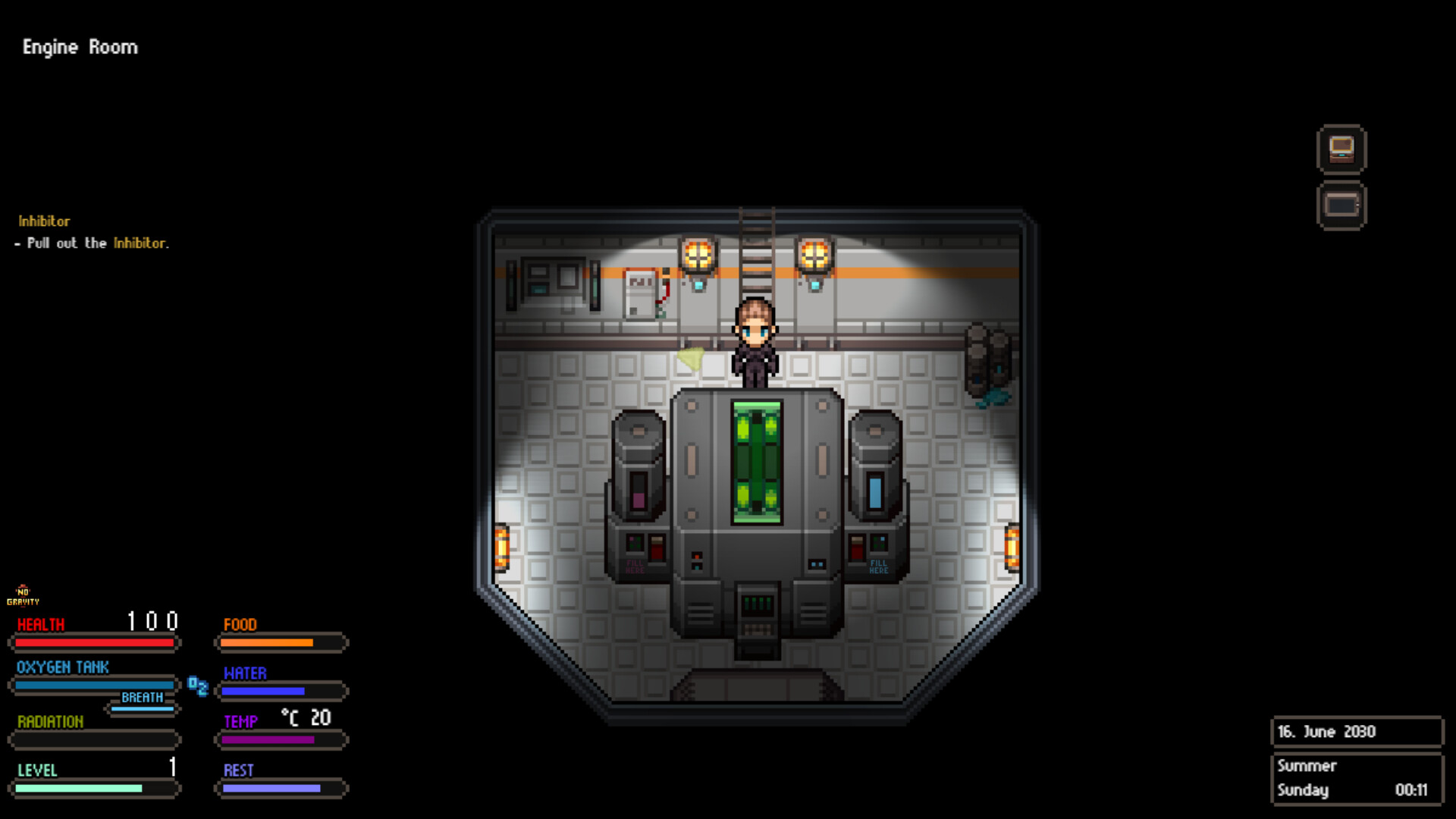Click the Health bar
1456x819 pixels.
click(93, 642)
